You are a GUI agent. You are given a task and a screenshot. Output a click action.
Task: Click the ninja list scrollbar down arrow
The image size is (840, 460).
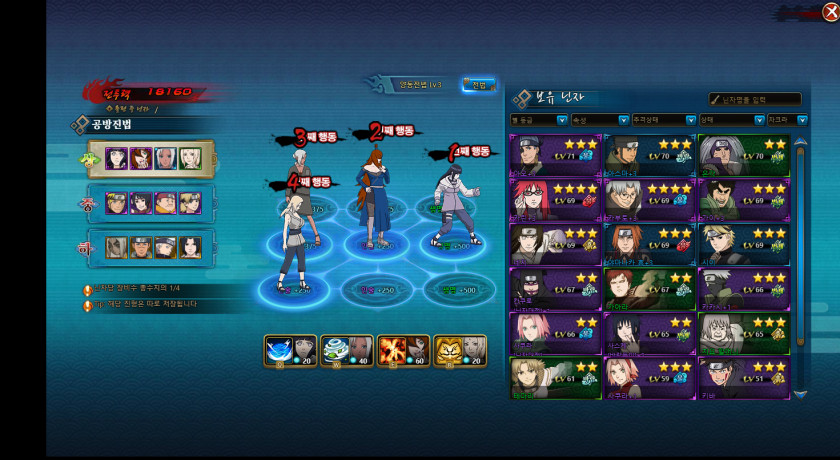click(799, 394)
